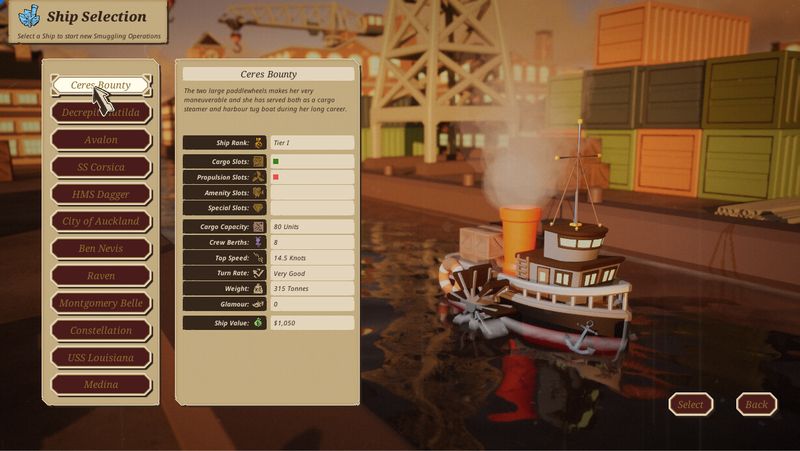This screenshot has height=451, width=800.
Task: Choose the Decrepit Matilda ship
Action: click(x=101, y=112)
